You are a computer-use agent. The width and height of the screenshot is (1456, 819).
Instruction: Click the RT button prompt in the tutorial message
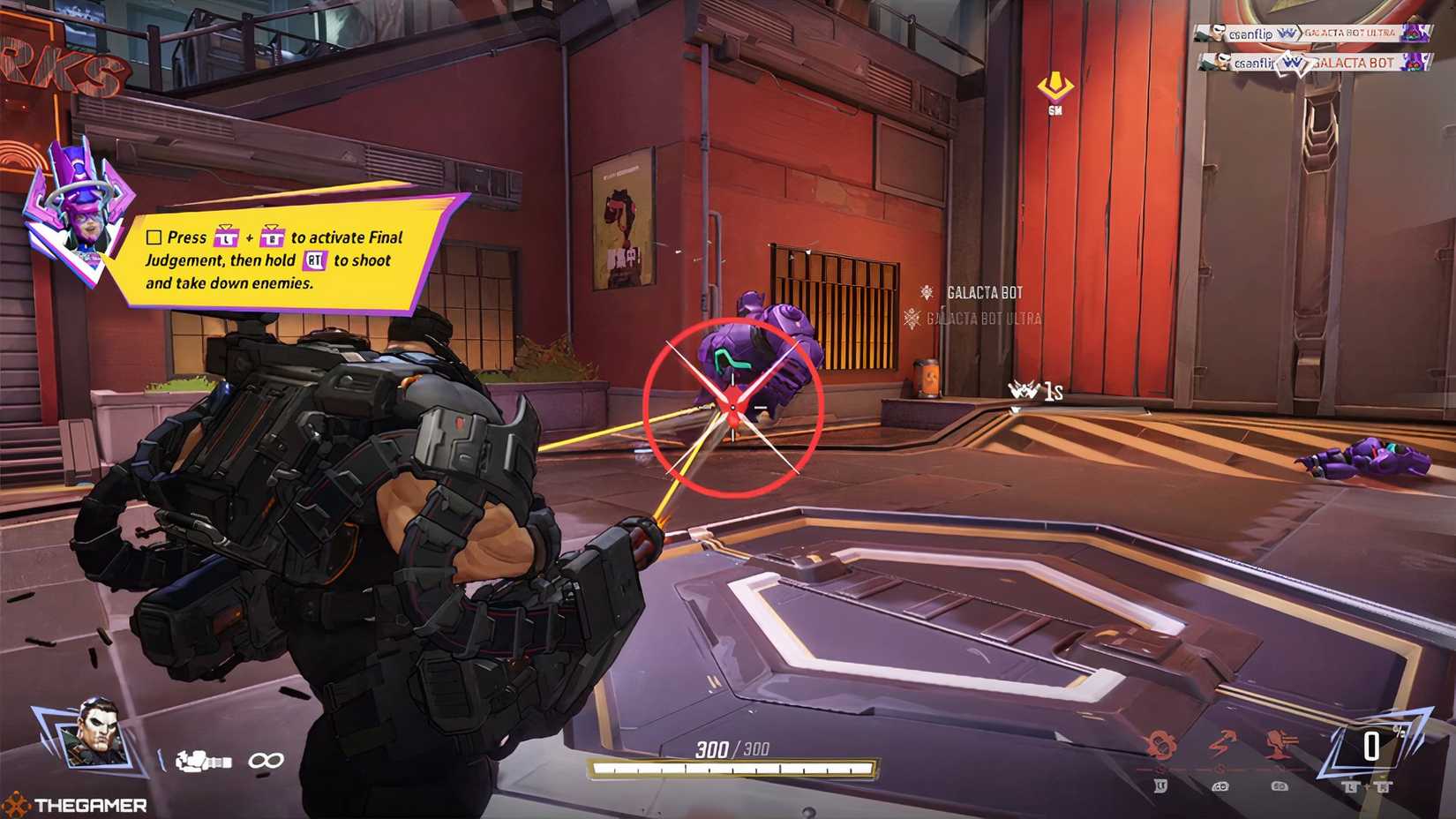[x=315, y=261]
